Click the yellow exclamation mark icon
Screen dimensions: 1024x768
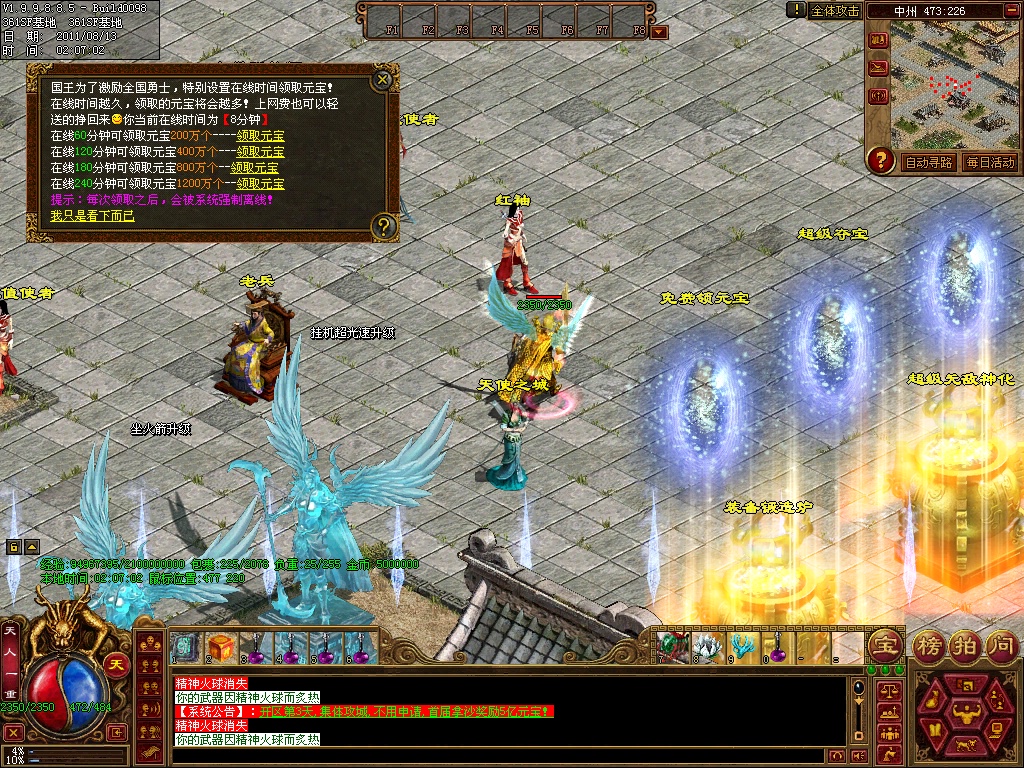click(796, 10)
